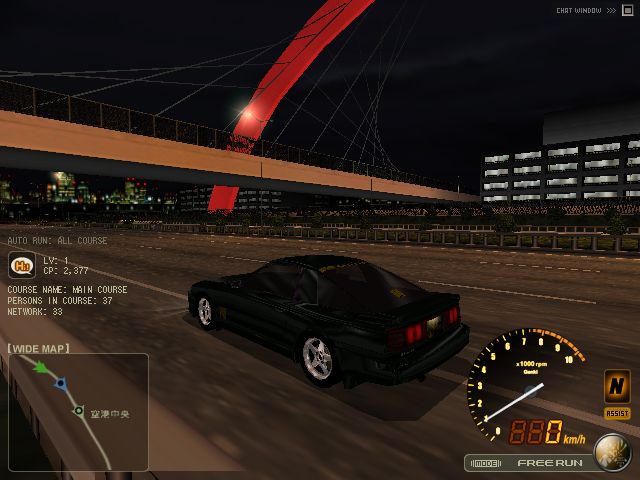
Task: Click the N gear indicator
Action: click(617, 386)
